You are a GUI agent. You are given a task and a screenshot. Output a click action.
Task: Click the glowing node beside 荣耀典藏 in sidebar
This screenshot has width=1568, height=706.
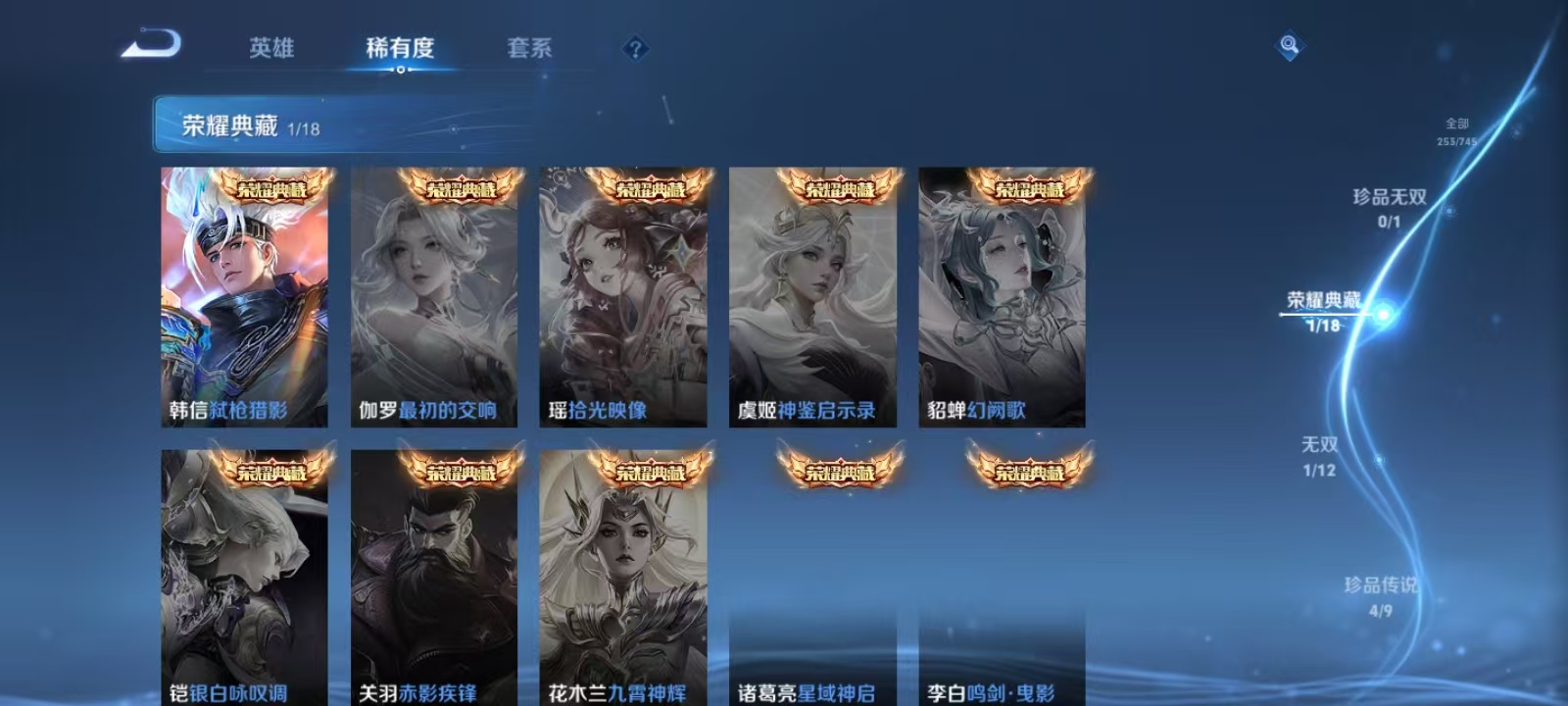pos(1384,313)
